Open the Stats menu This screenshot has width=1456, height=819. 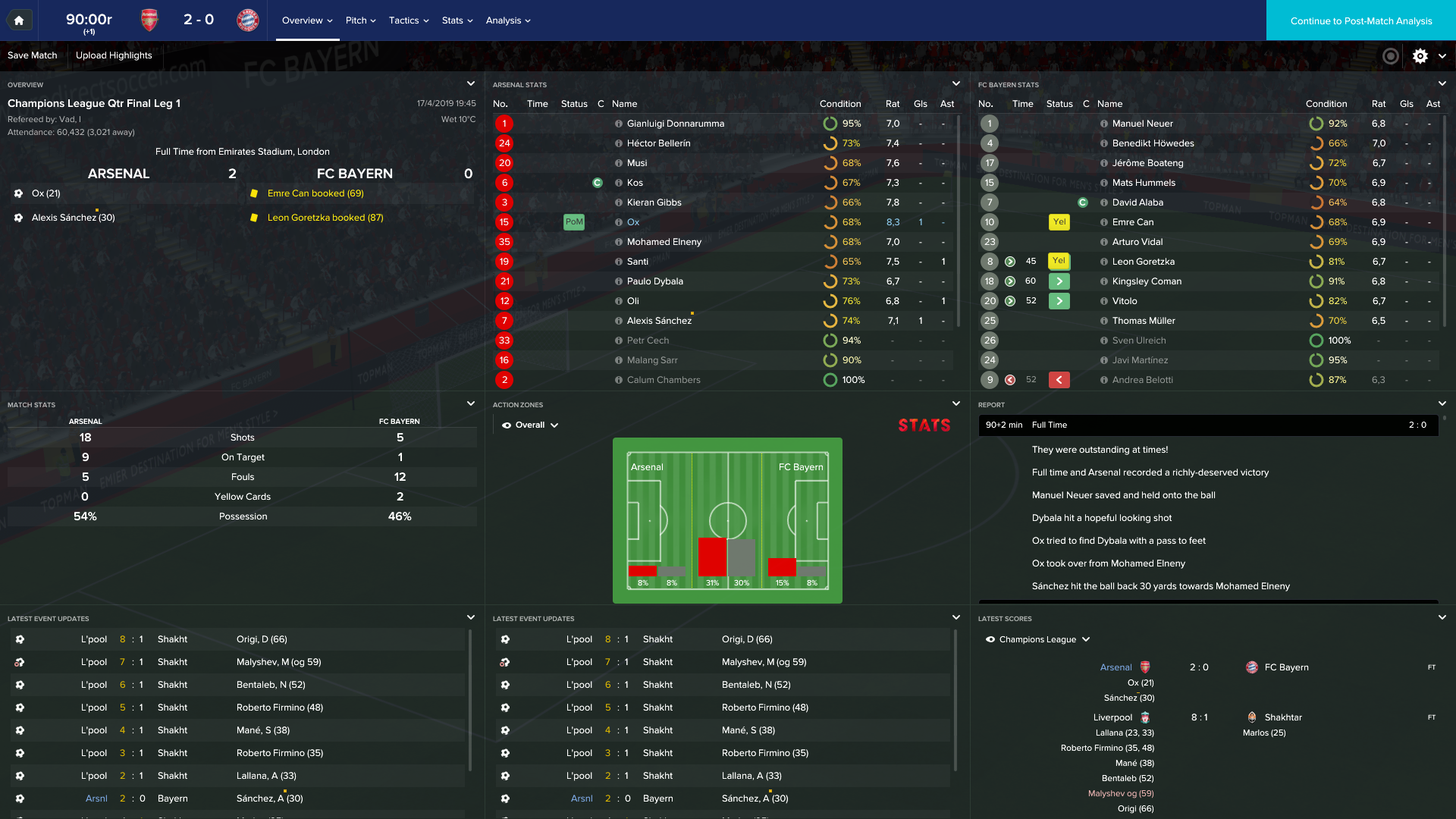pyautogui.click(x=457, y=20)
